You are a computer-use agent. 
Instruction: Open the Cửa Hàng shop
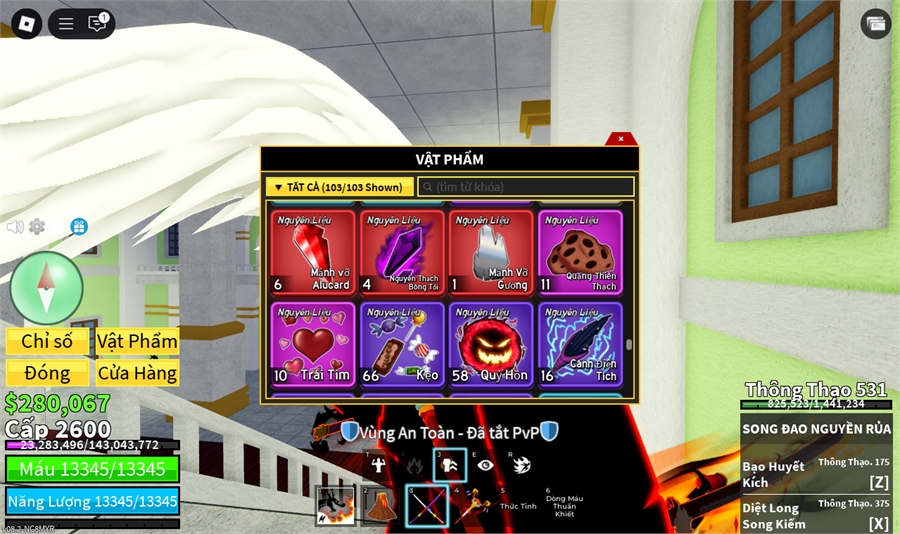click(137, 373)
